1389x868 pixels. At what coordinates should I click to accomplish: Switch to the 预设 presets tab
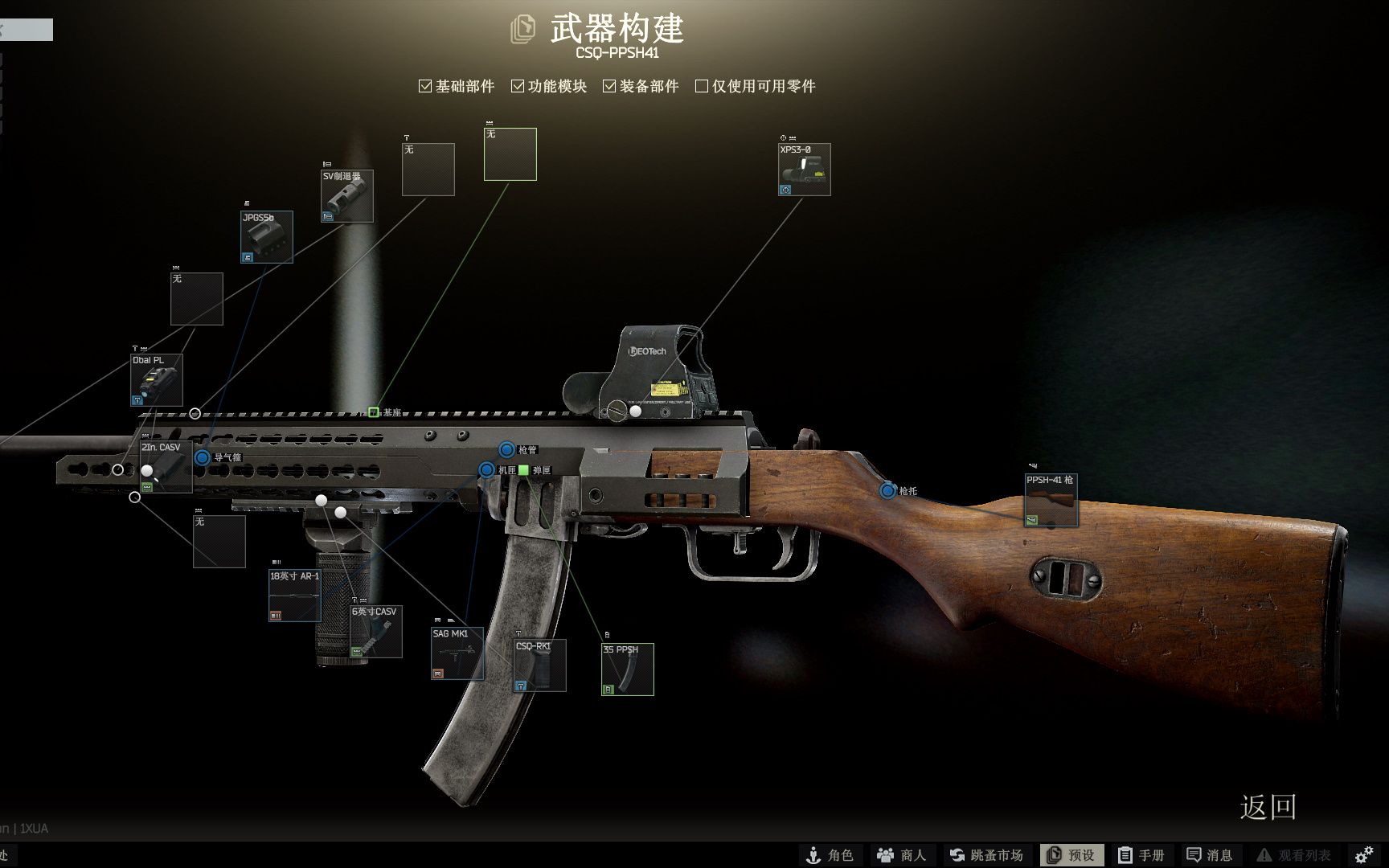click(1071, 854)
